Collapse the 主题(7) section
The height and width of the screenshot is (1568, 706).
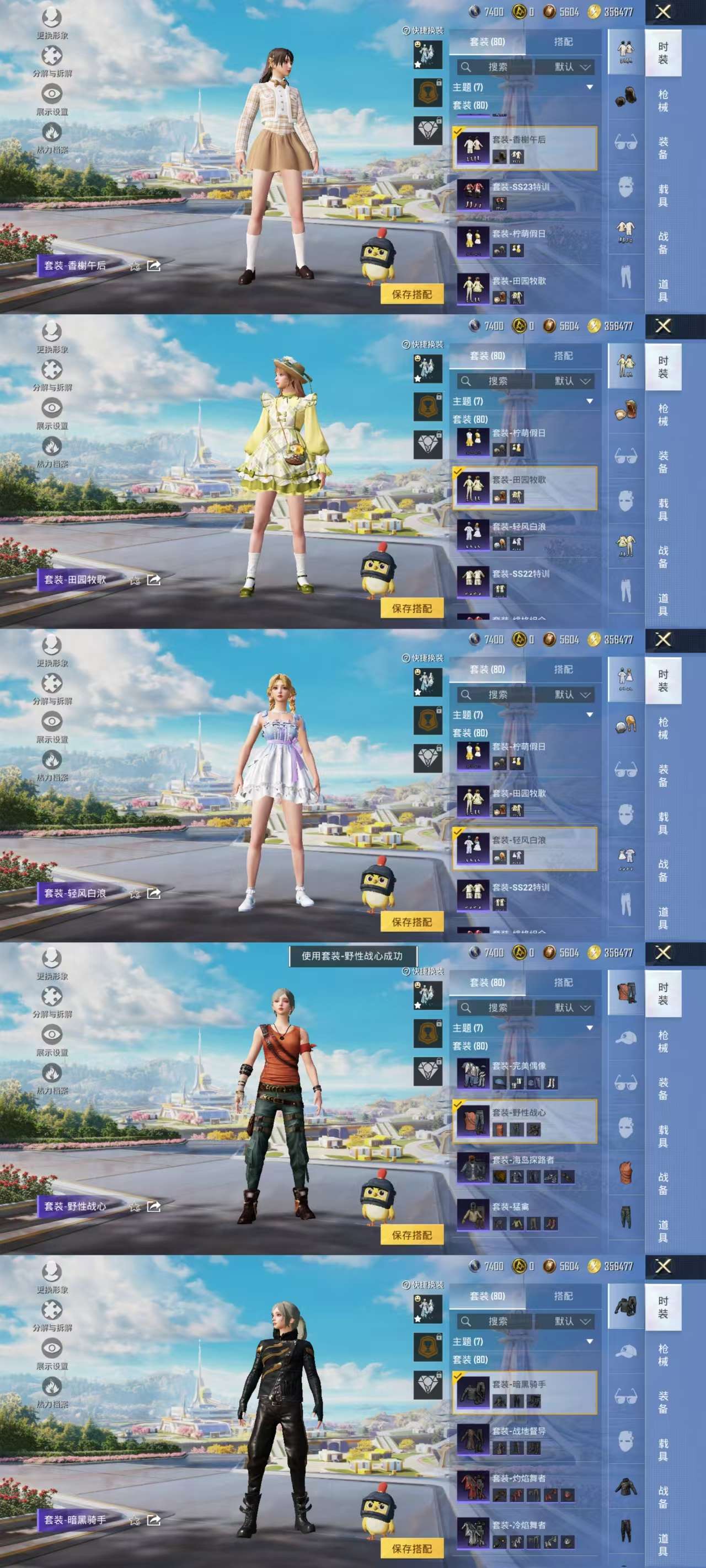(x=589, y=87)
